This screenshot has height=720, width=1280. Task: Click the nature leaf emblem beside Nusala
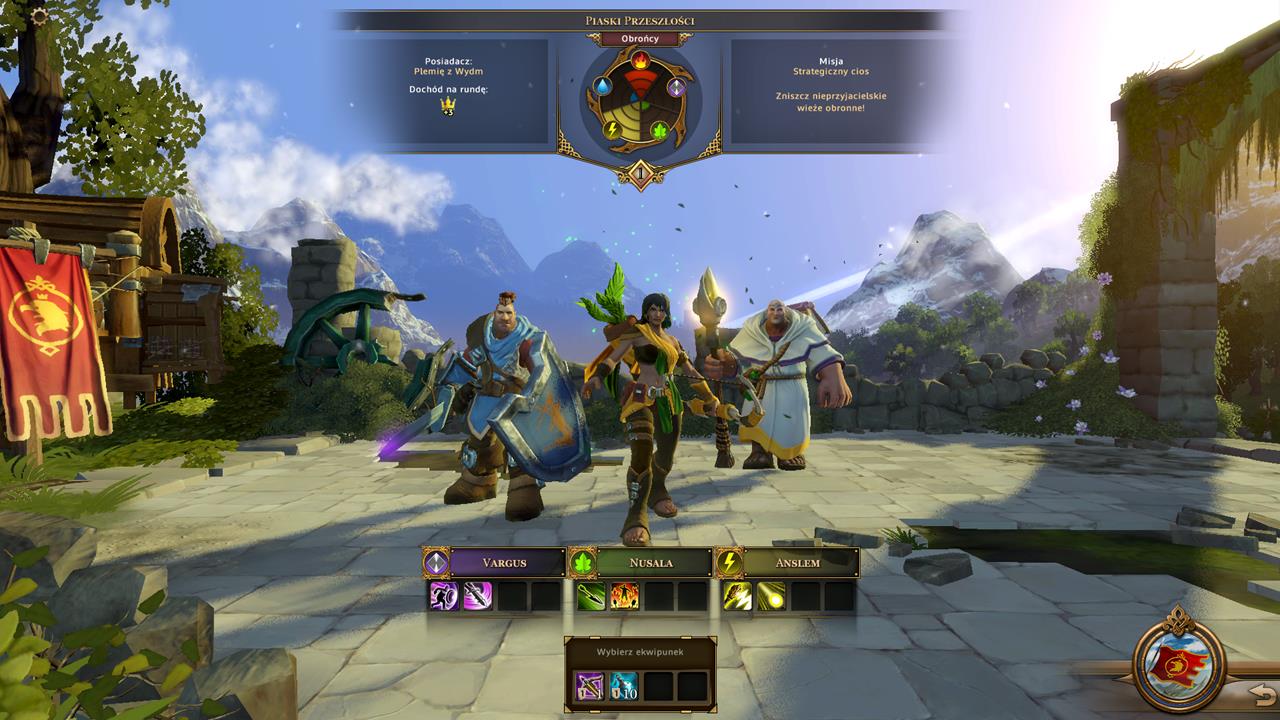tap(583, 563)
